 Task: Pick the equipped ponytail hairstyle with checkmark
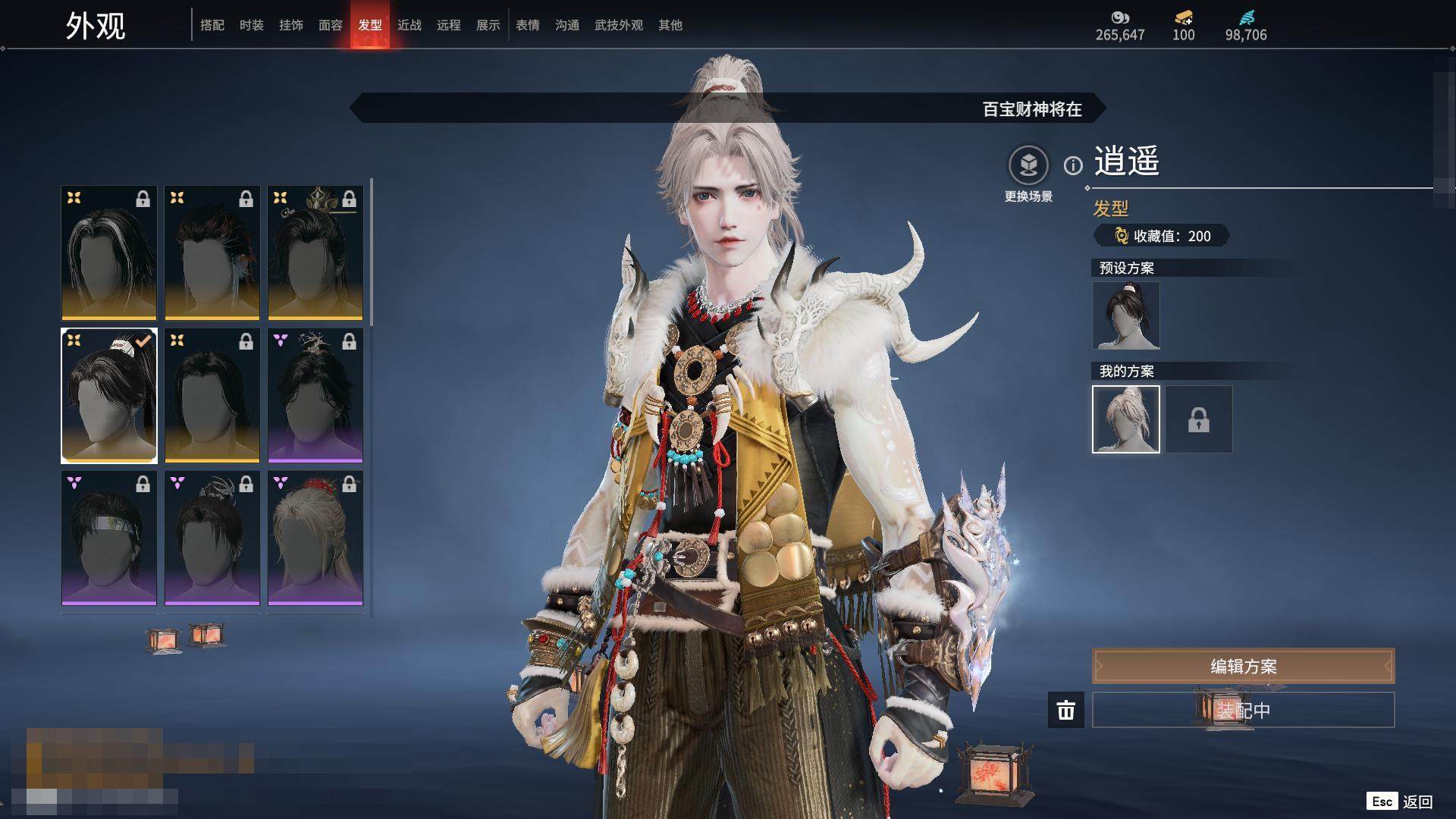point(109,395)
